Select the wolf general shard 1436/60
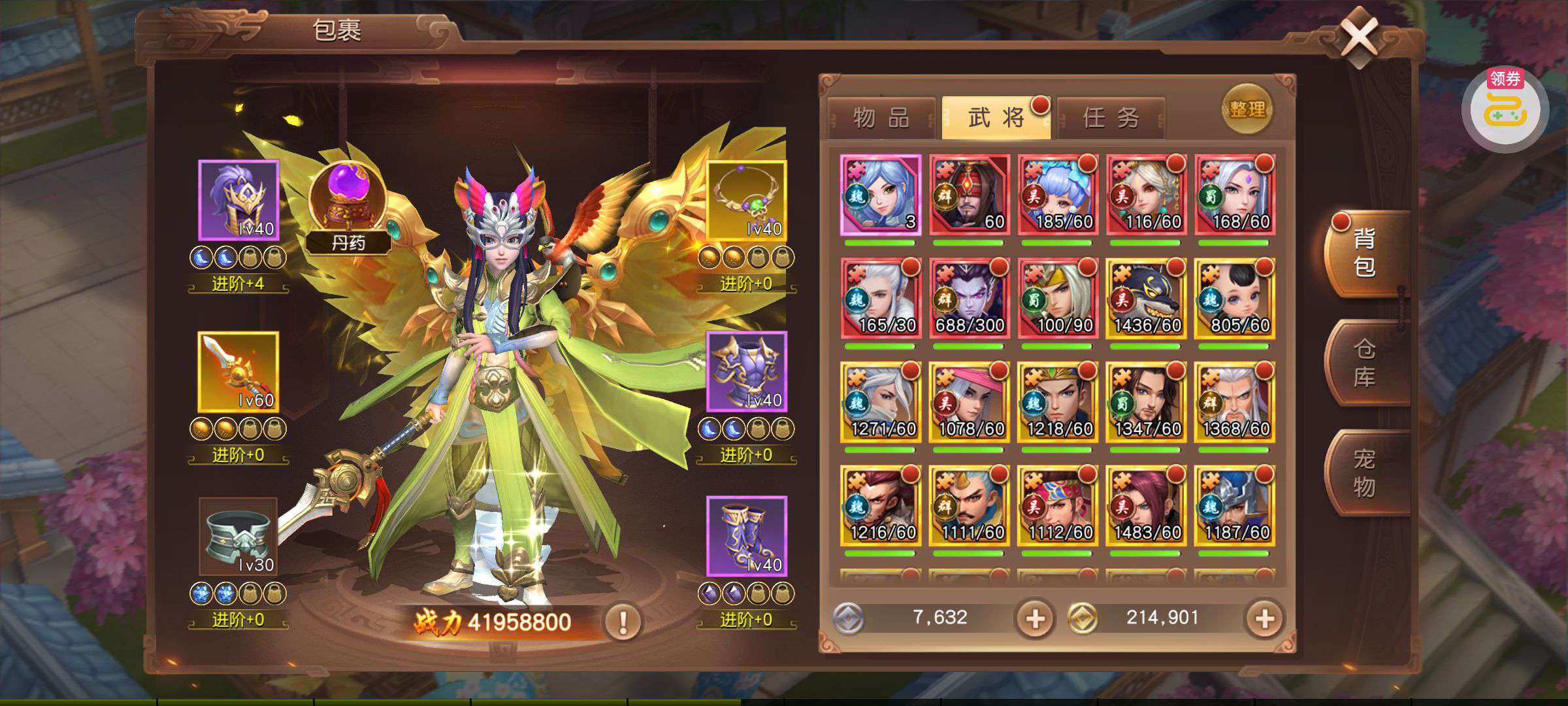The image size is (1568, 706). tap(1146, 299)
